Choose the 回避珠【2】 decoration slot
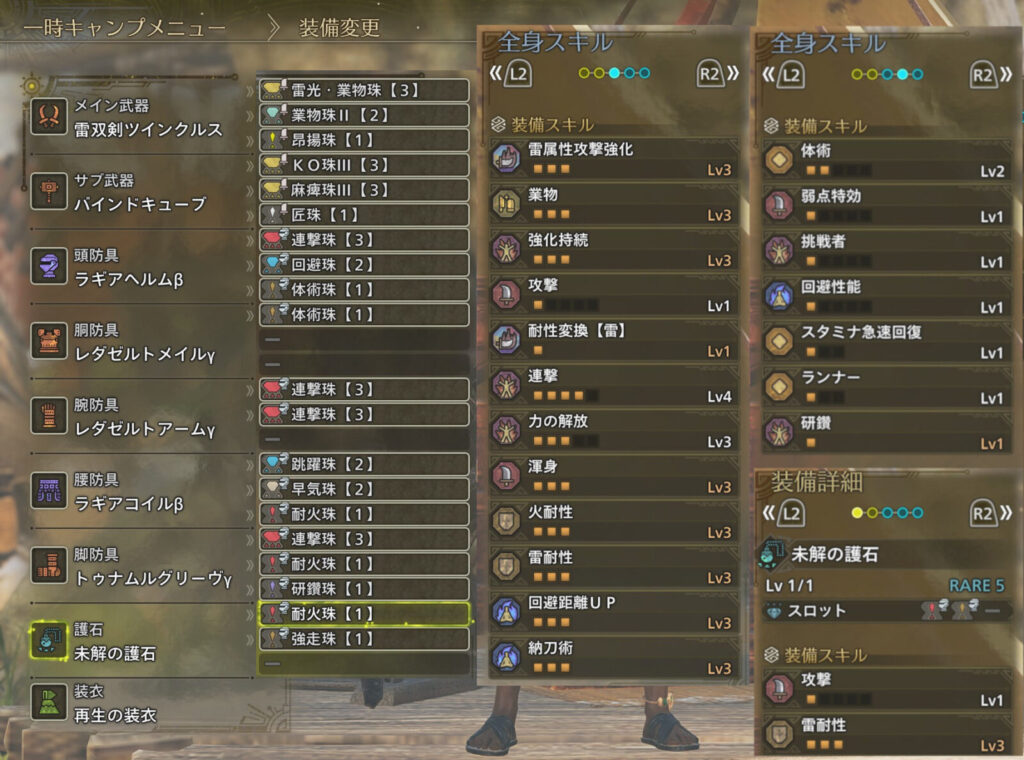Viewport: 1024px width, 760px height. tap(364, 264)
